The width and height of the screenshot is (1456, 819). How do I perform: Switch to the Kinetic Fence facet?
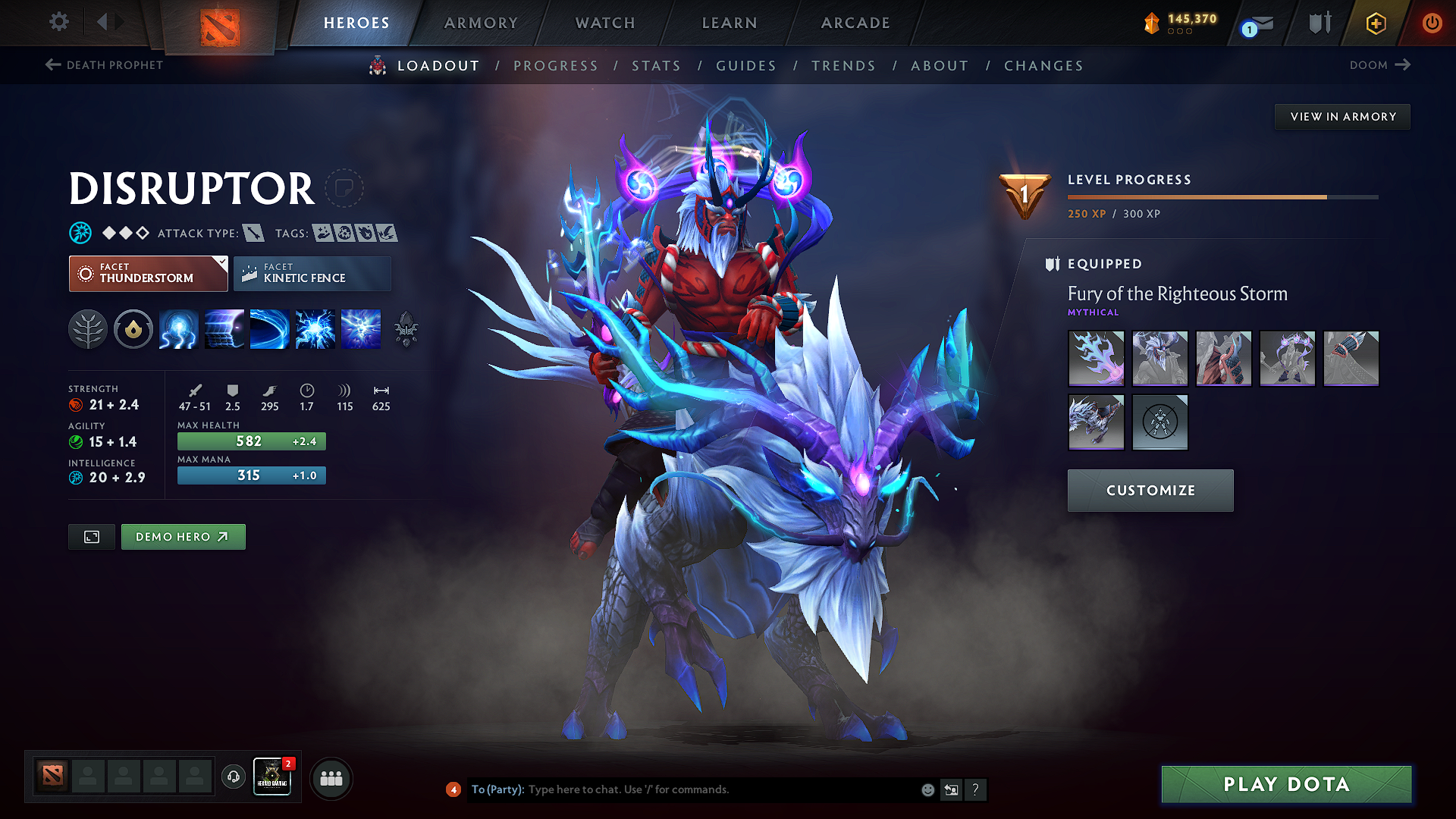click(x=312, y=273)
